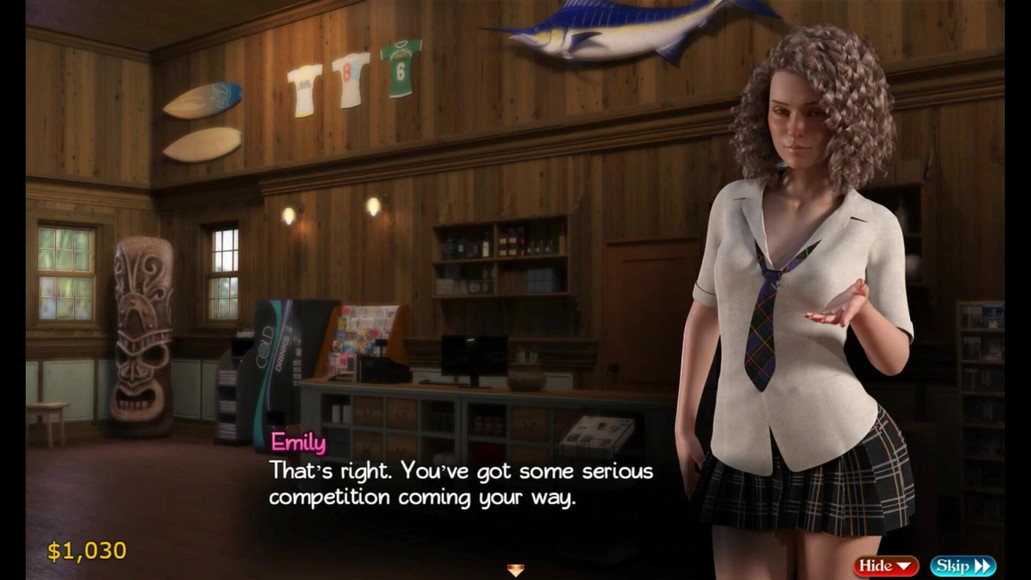Skip the dialogue with Emily

(962, 566)
